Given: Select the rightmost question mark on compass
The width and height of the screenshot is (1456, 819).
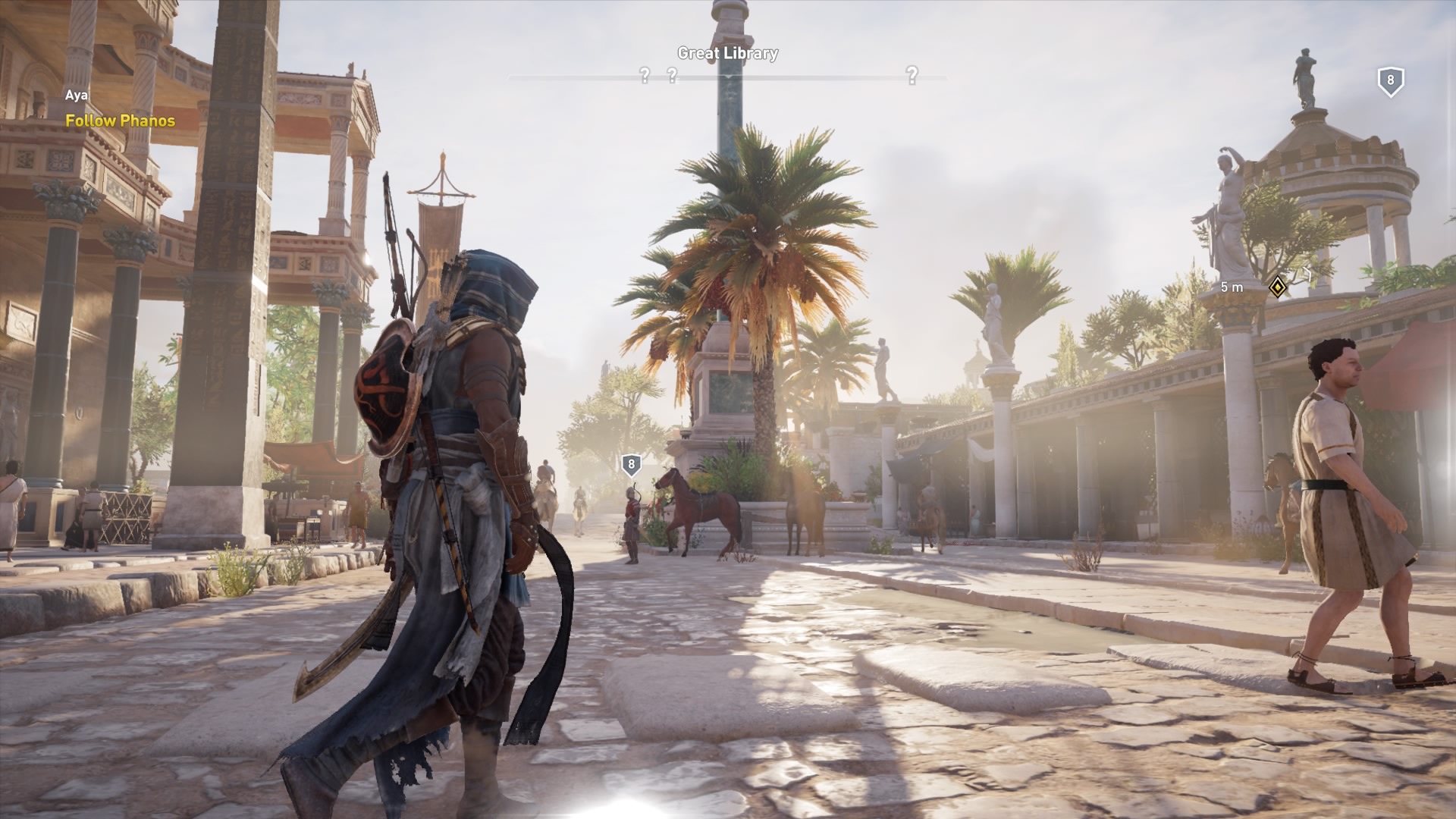Looking at the screenshot, I should [x=912, y=75].
